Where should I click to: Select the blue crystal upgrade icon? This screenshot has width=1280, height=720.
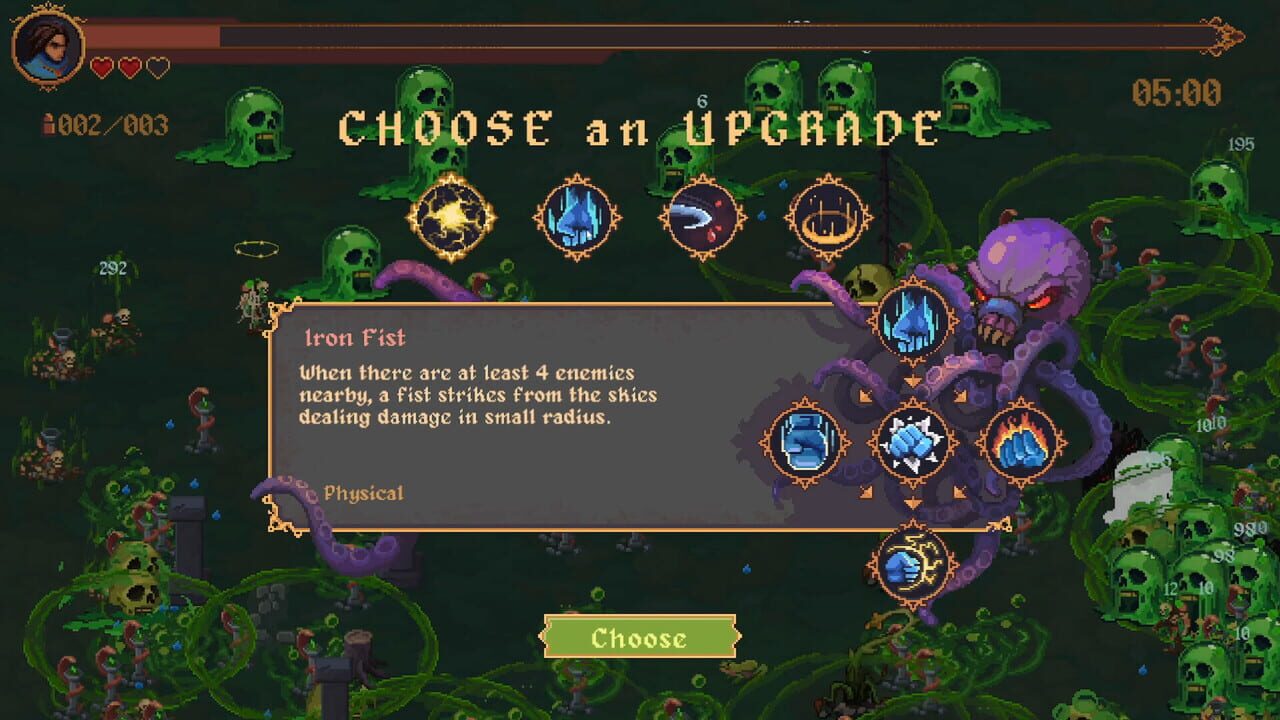575,216
